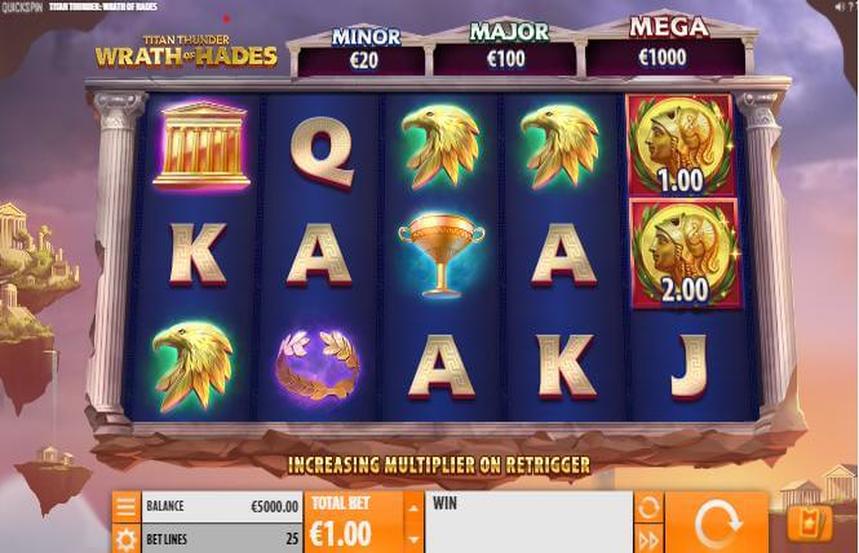Spin the reels with the large orange button
Image resolution: width=859 pixels, height=553 pixels.
point(715,522)
